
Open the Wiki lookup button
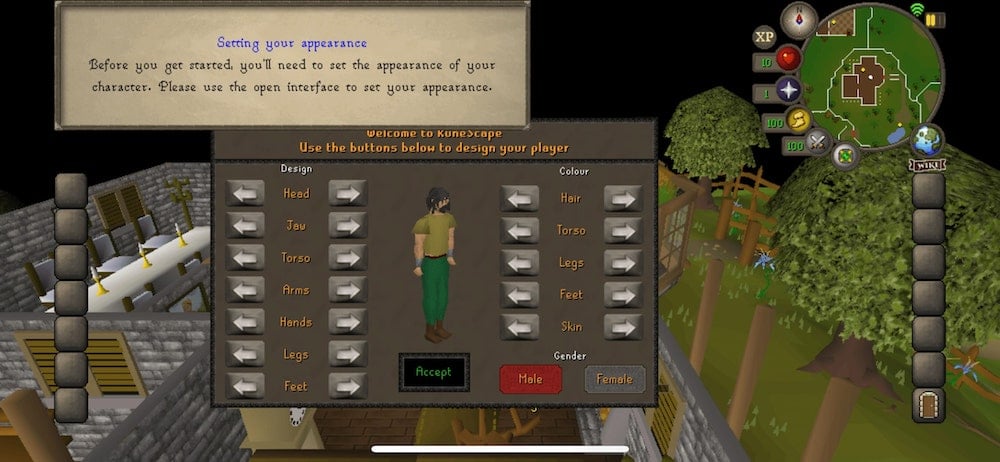[927, 163]
